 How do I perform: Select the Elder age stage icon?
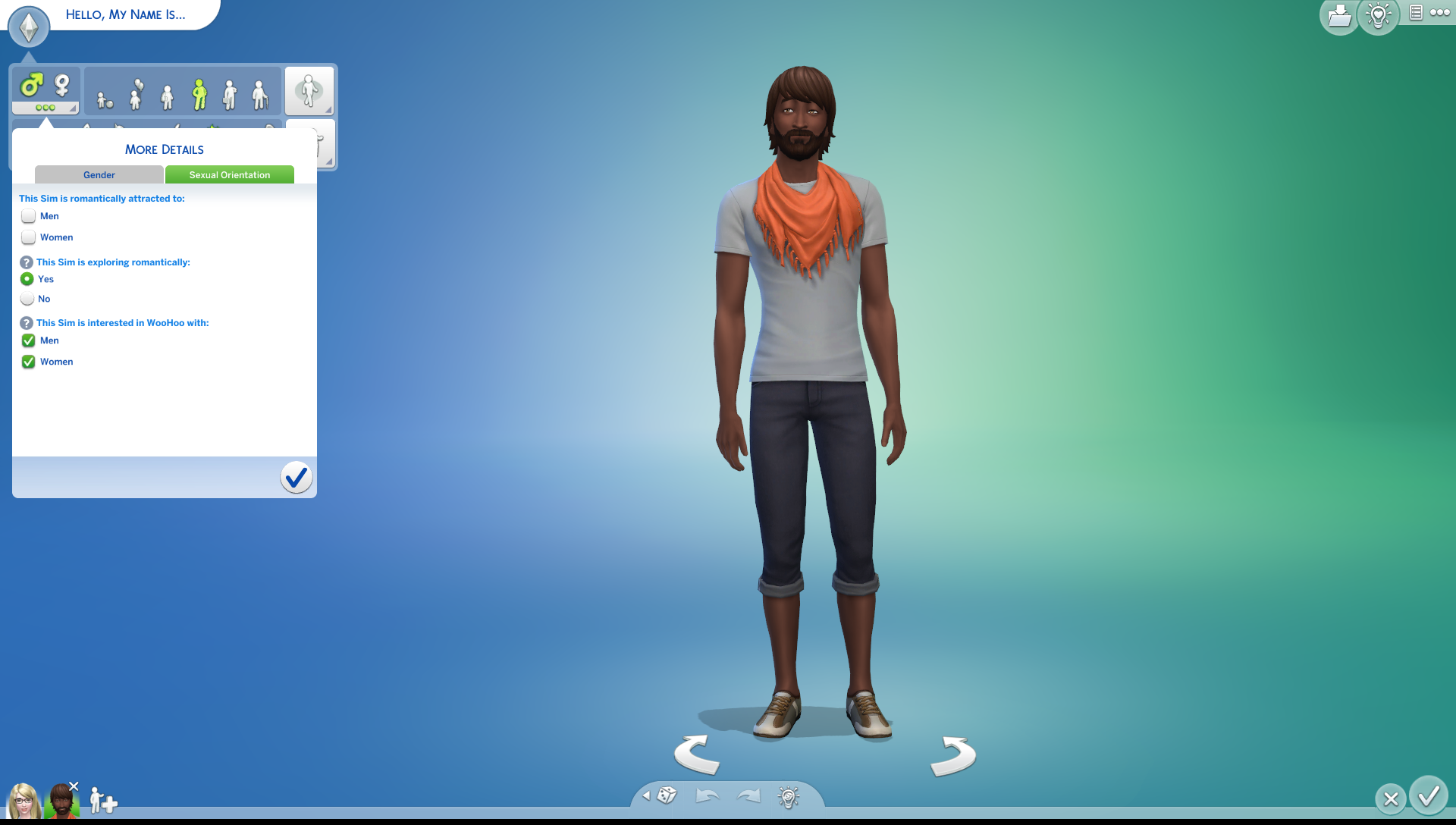259,95
